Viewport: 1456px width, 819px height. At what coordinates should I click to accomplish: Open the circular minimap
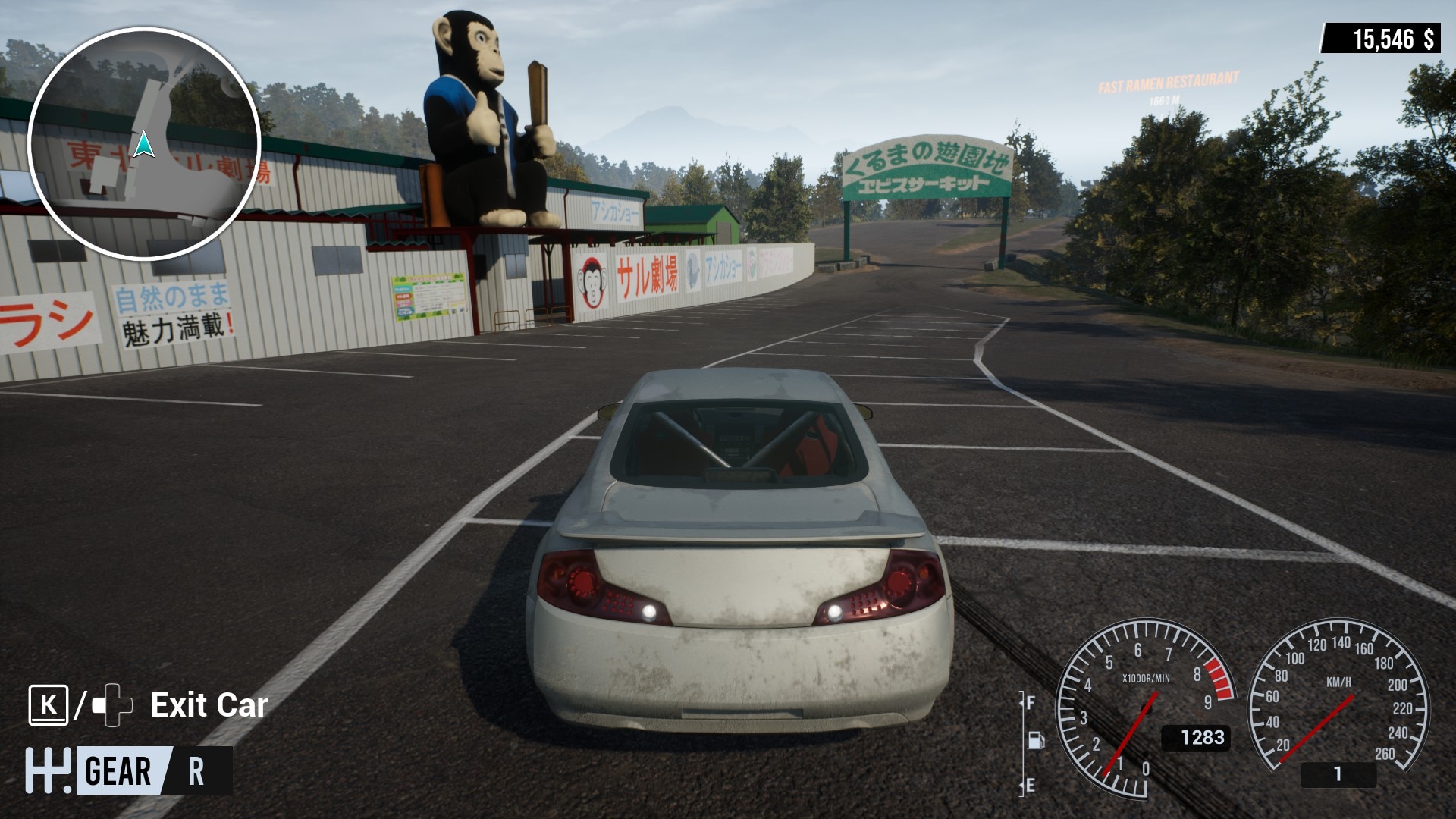pos(144,144)
